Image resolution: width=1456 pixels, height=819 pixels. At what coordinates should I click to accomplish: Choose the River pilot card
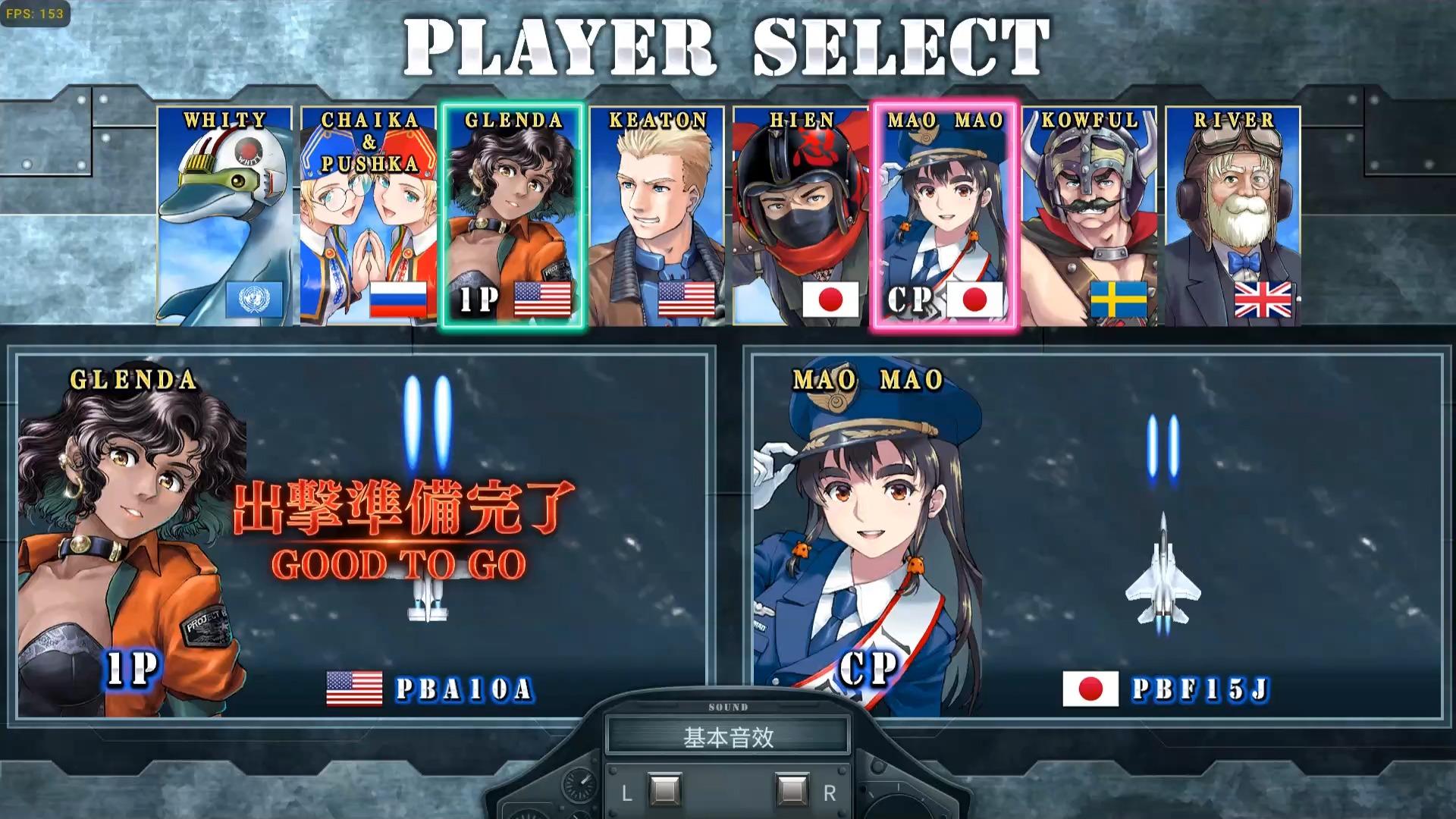click(x=1233, y=216)
